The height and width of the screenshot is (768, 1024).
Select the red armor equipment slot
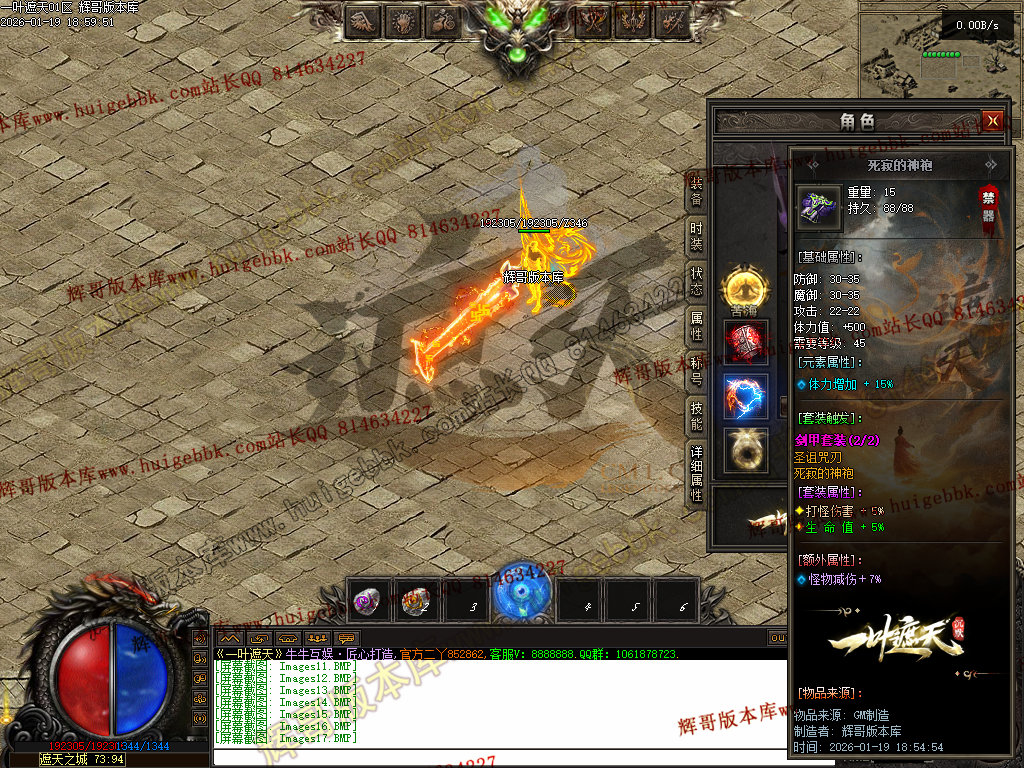[746, 342]
